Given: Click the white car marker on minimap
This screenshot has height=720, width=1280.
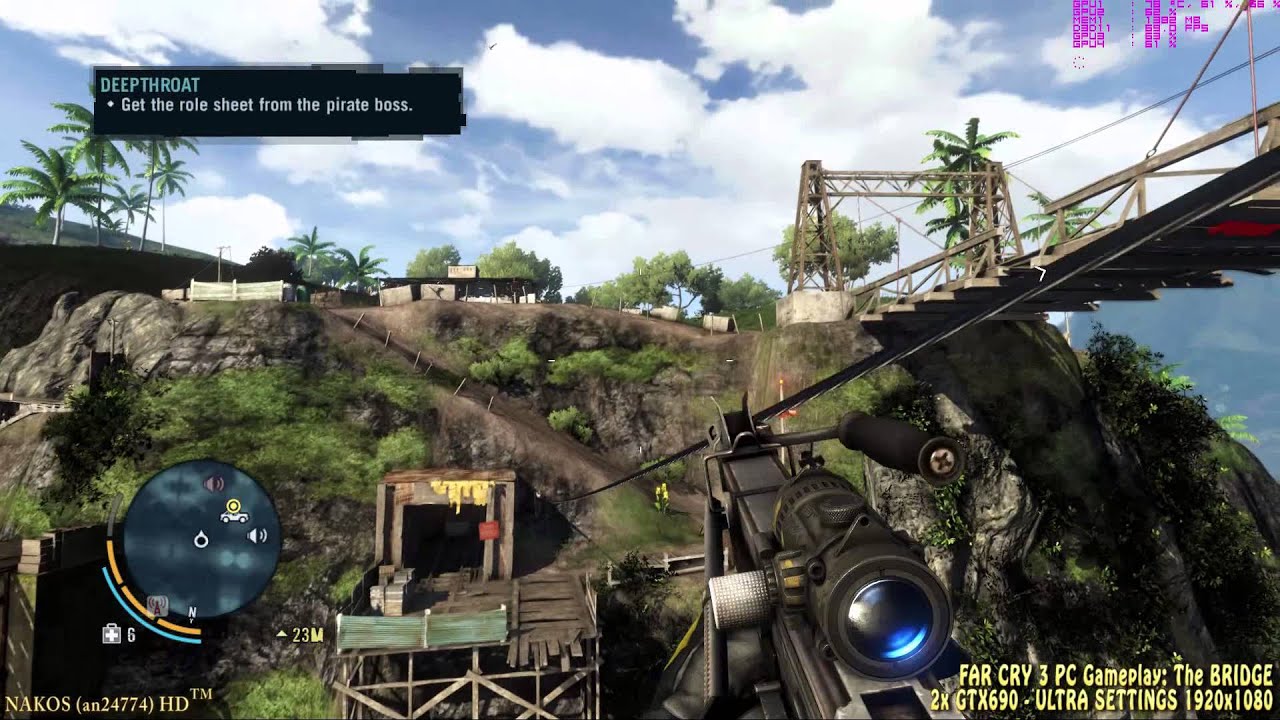Looking at the screenshot, I should [234, 516].
